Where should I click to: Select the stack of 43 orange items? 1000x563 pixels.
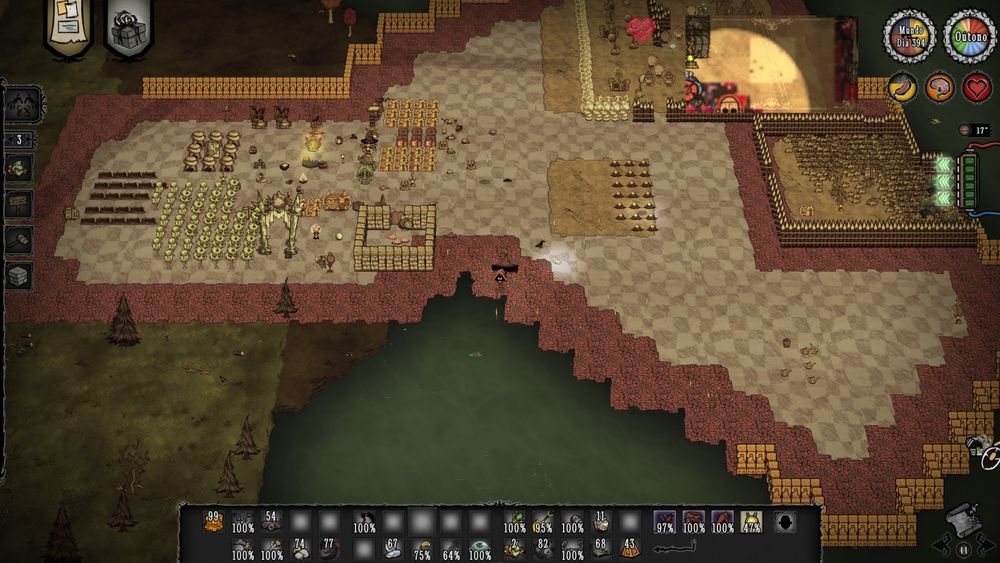(630, 549)
